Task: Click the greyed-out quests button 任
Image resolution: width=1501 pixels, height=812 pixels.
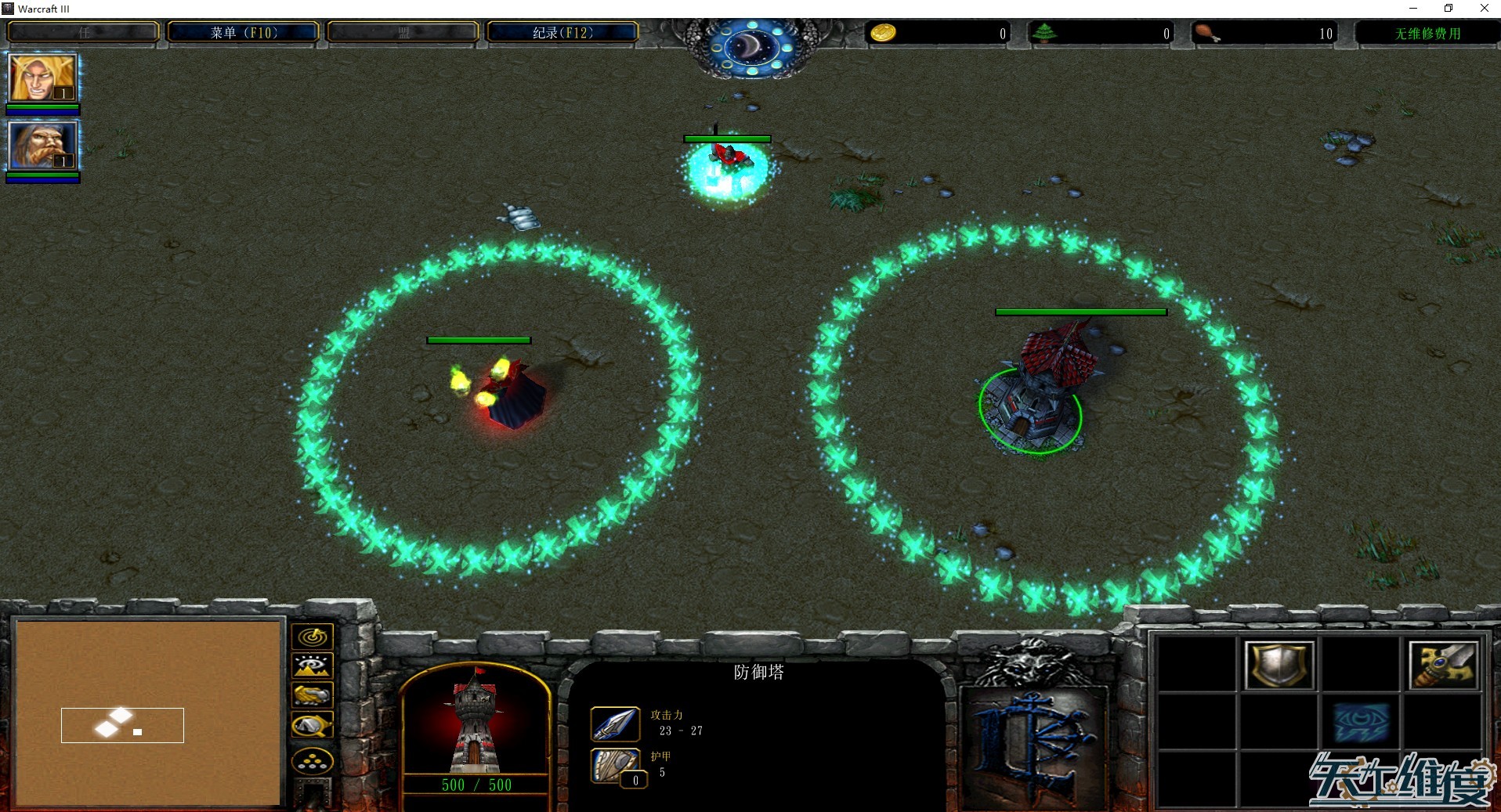Action: (84, 33)
